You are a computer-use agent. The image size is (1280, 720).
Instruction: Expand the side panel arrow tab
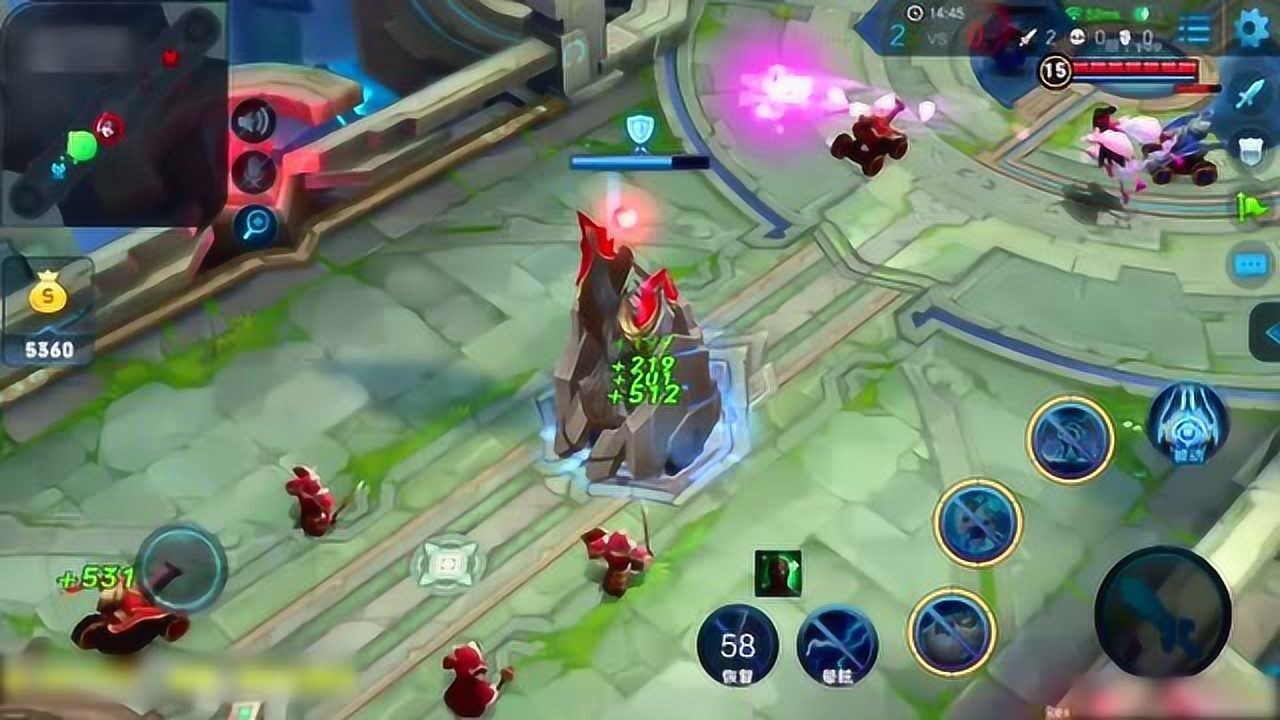(x=1266, y=333)
